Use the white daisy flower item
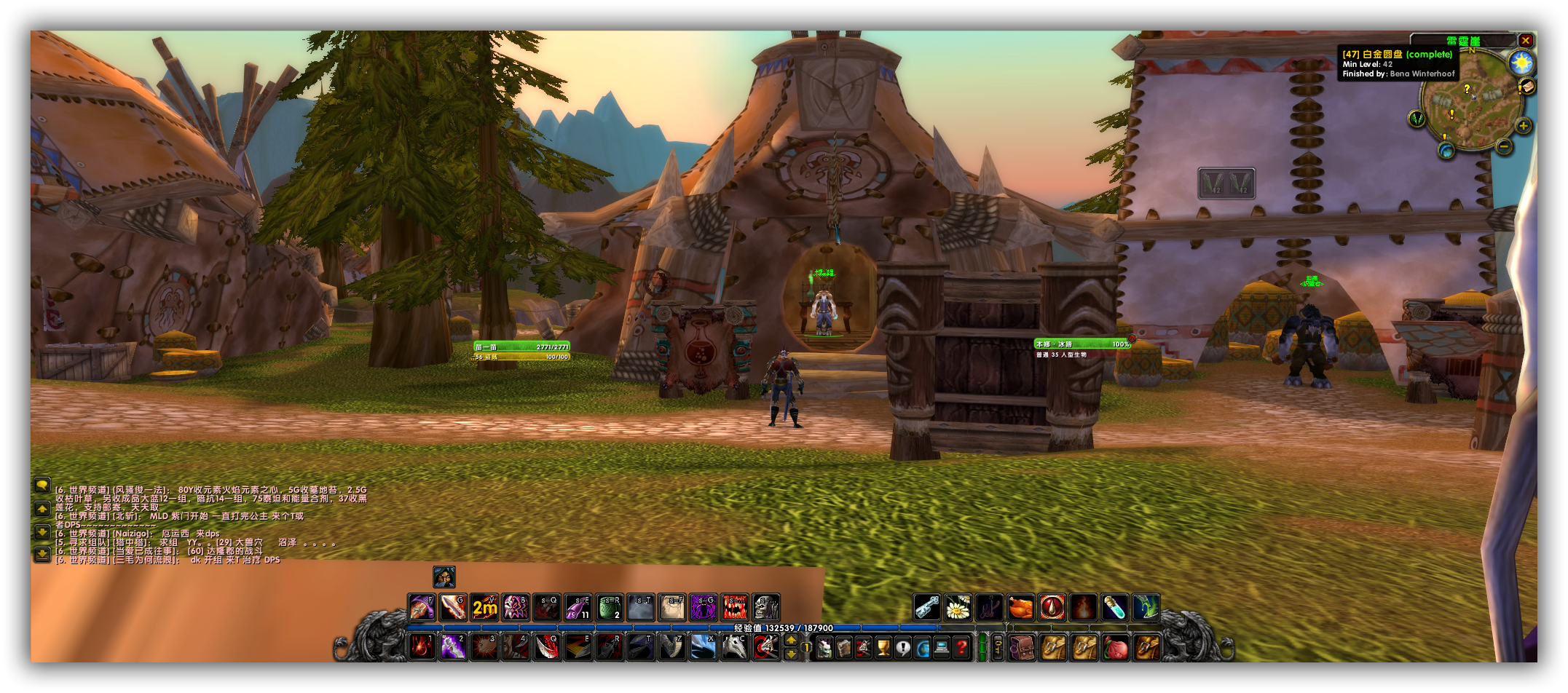1568x693 pixels. click(958, 607)
